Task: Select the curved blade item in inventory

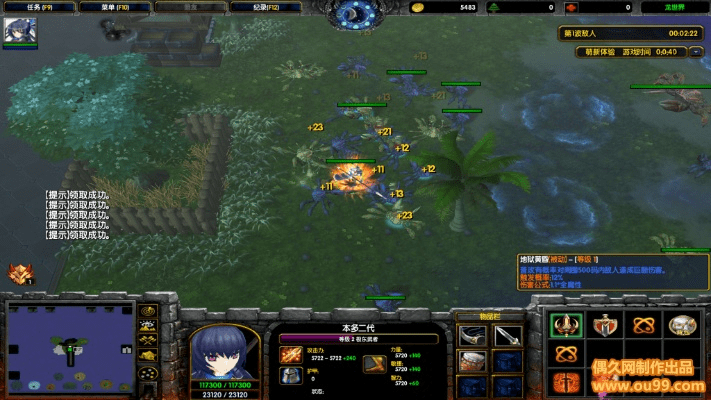Action: pos(473,336)
